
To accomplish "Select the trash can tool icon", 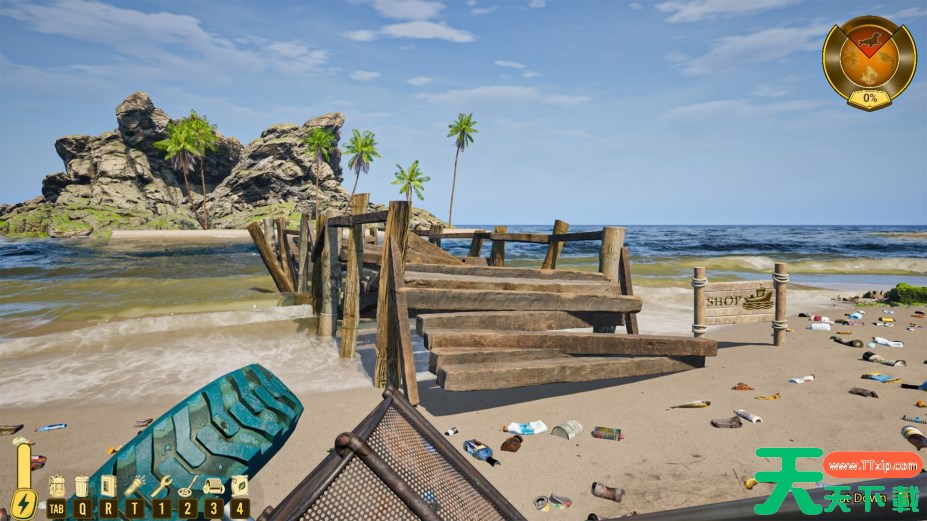I will pos(82,487).
